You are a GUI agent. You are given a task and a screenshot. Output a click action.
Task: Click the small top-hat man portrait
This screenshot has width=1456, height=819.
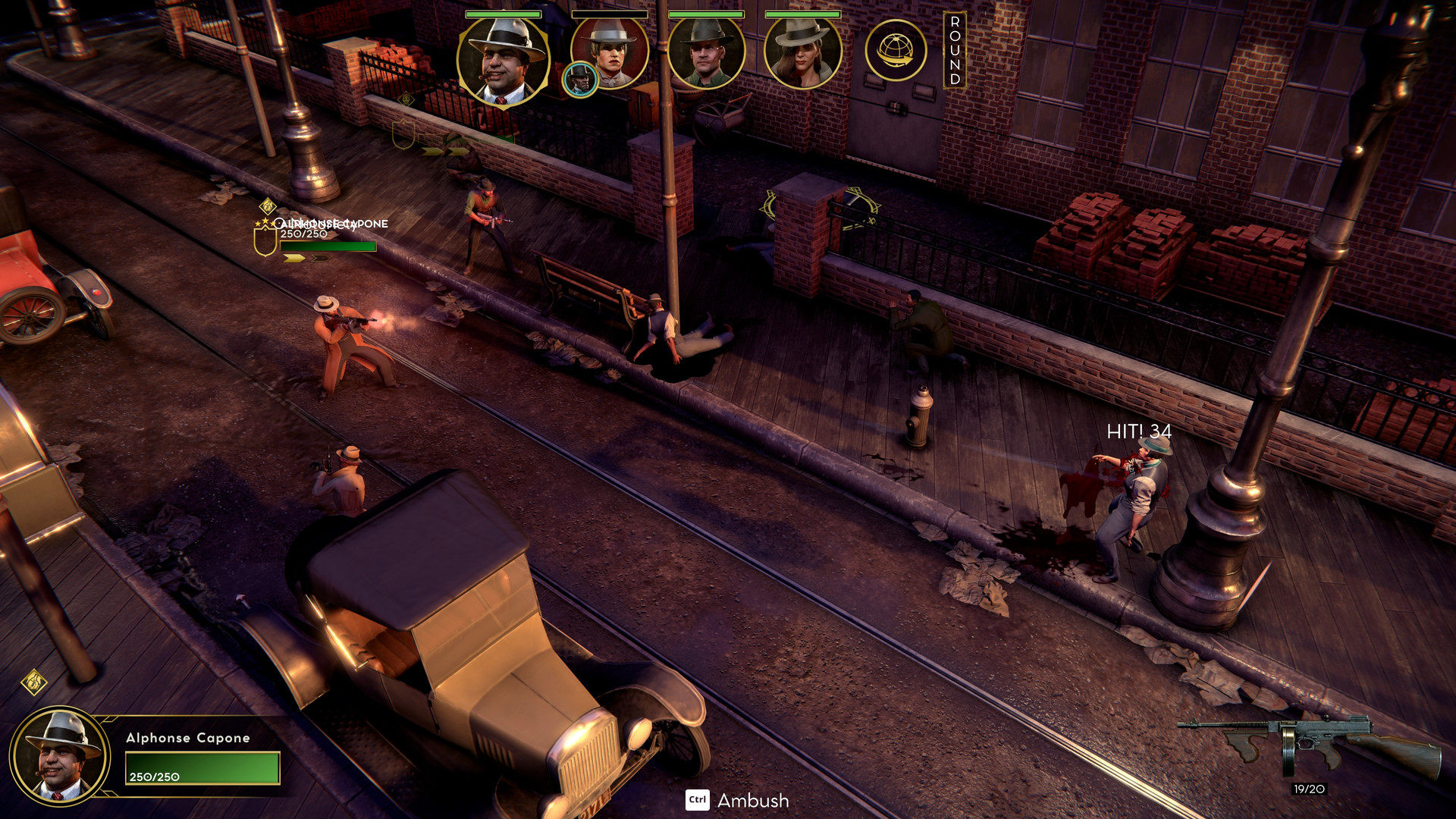tap(580, 80)
